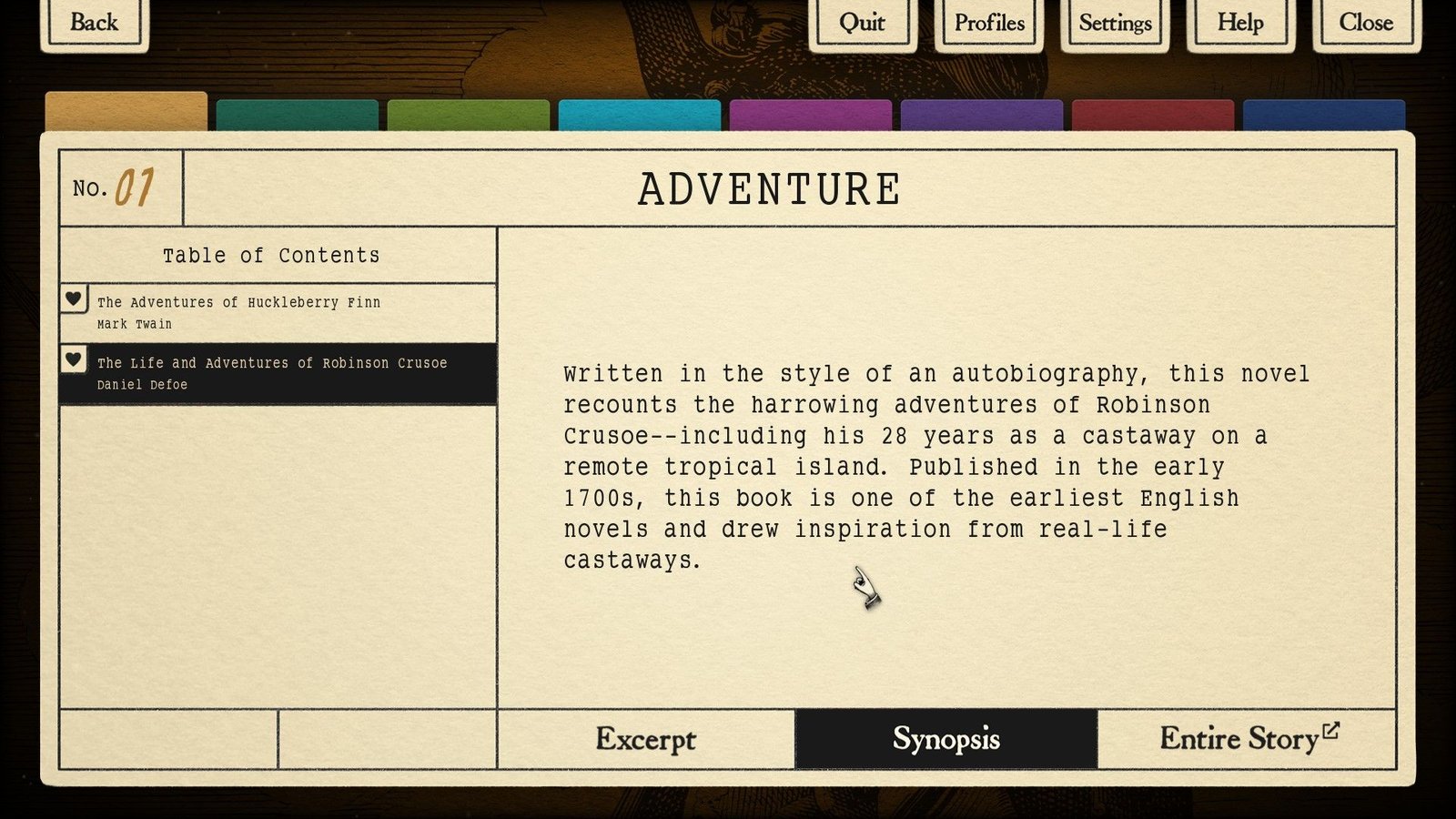Select the tan Adventure category tab

point(126,112)
